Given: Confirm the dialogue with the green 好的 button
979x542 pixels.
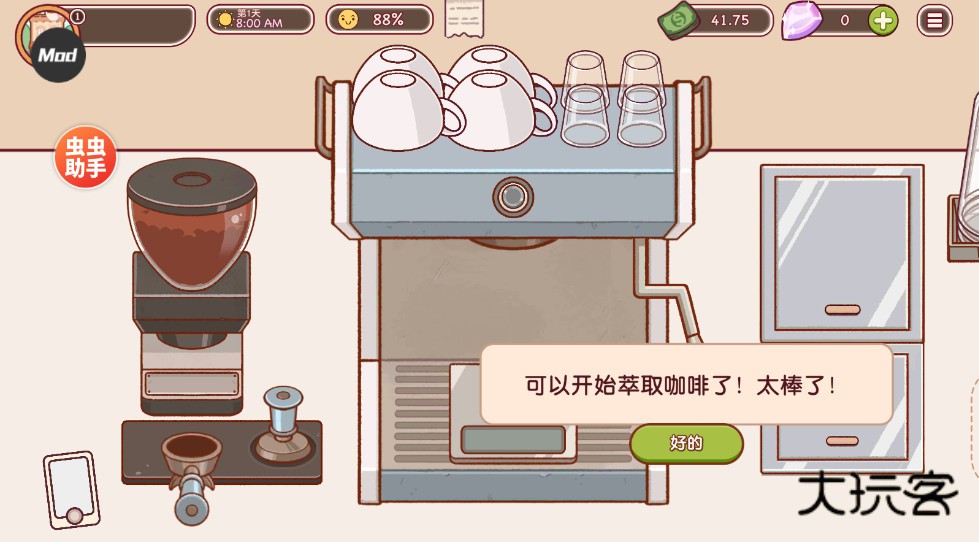Looking at the screenshot, I should [x=686, y=443].
